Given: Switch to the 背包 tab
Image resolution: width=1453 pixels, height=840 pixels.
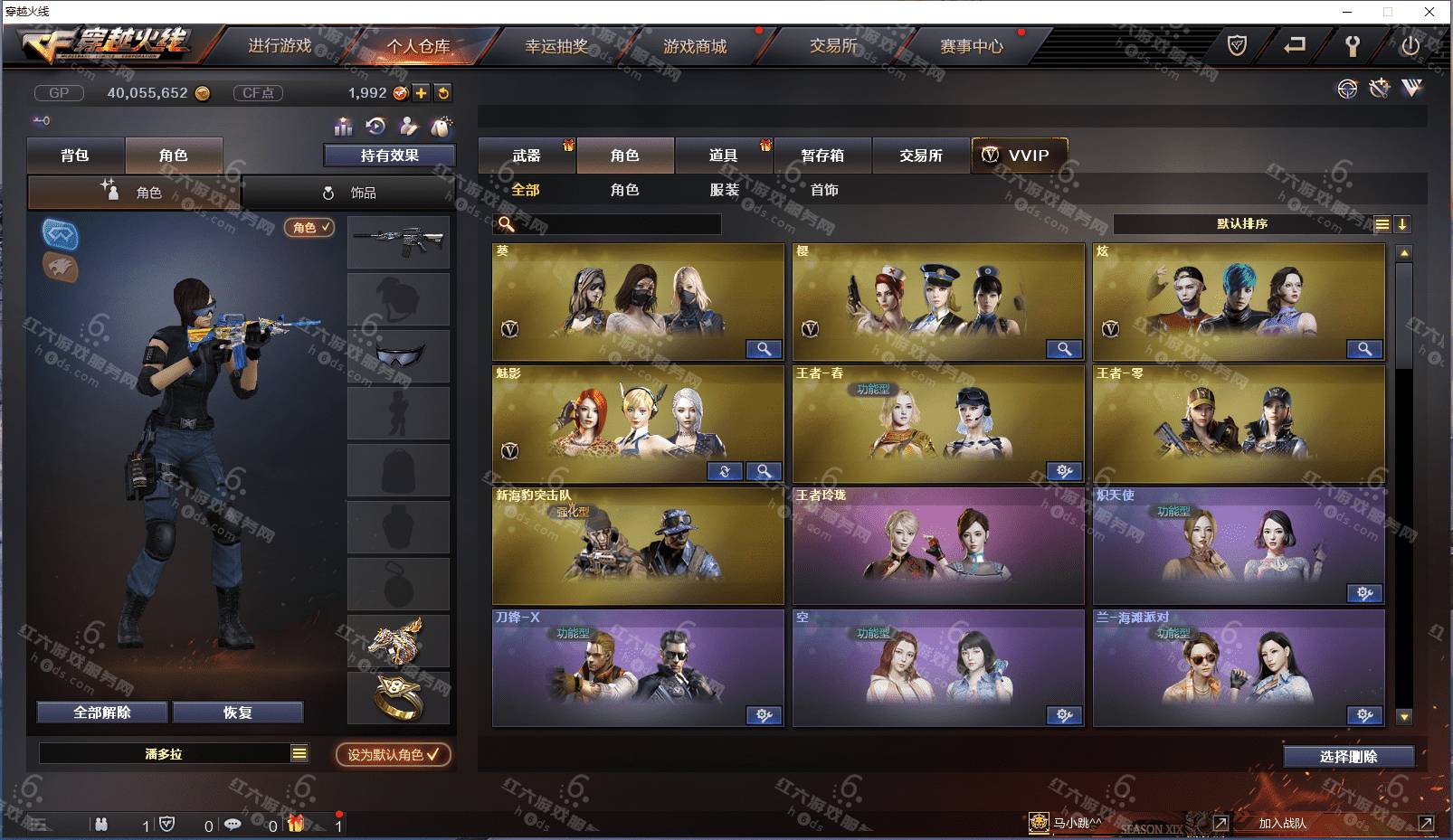Looking at the screenshot, I should [x=75, y=156].
